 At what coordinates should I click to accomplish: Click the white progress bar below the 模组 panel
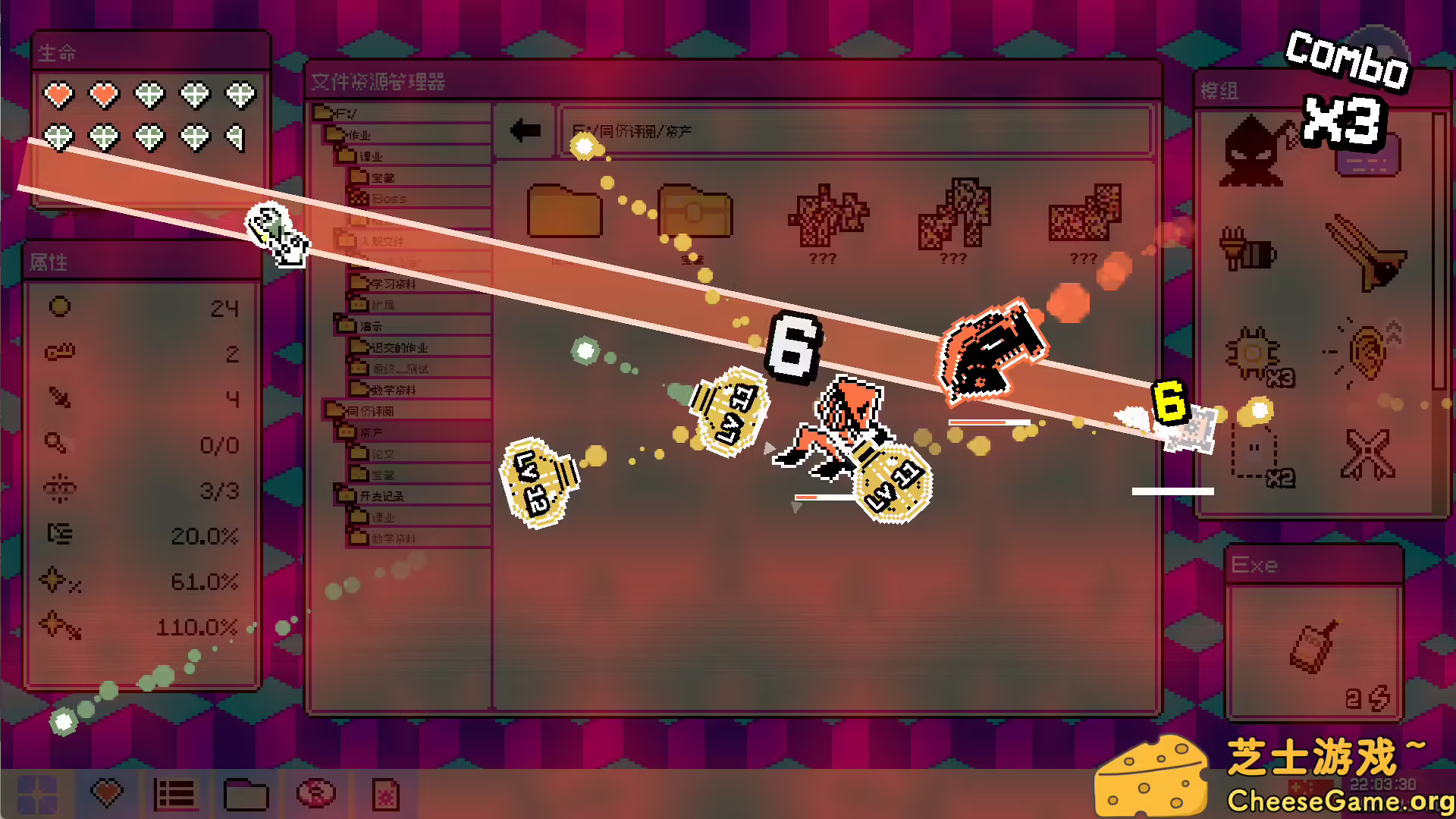[1173, 490]
